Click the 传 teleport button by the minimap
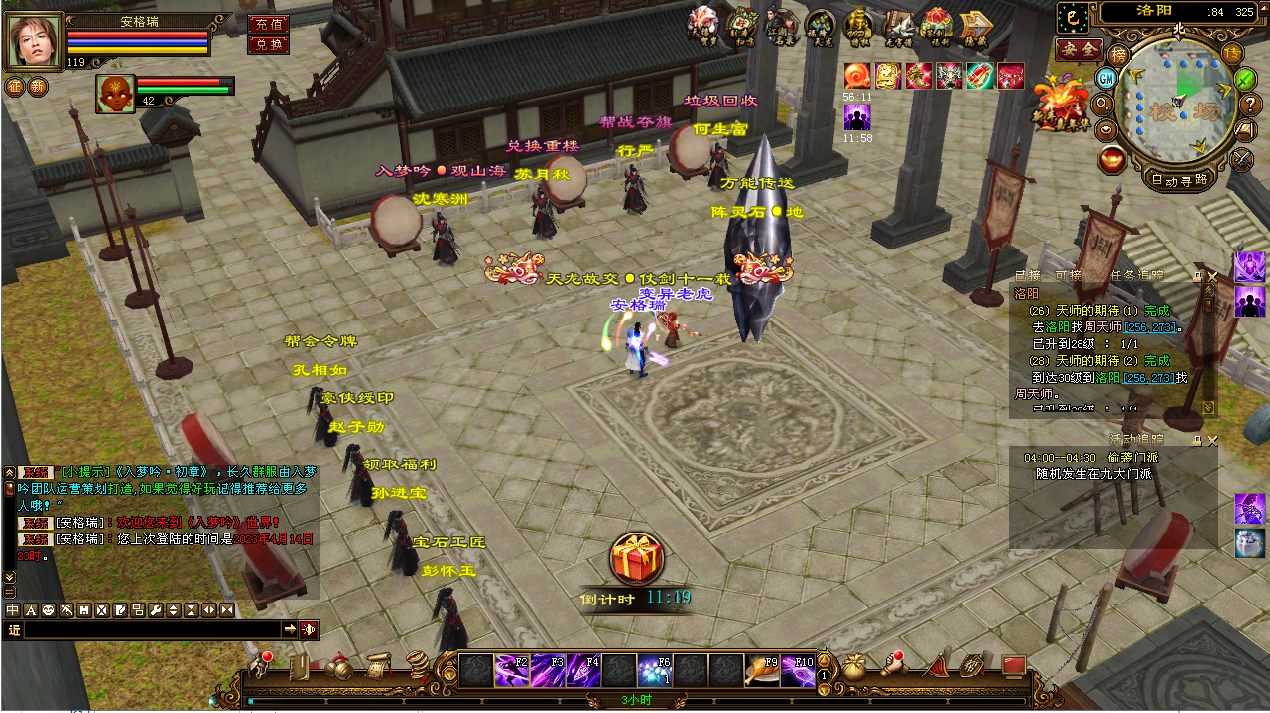 [1233, 54]
